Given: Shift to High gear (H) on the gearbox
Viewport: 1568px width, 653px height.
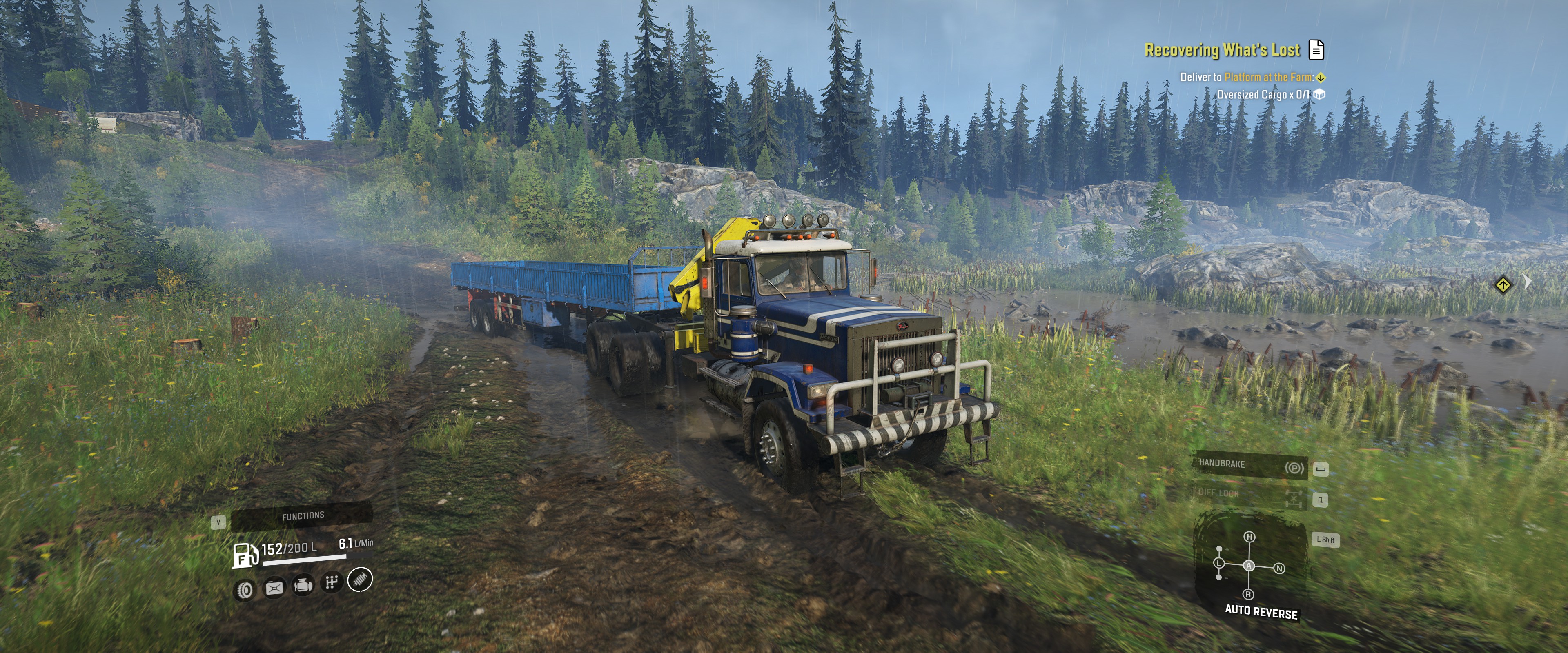Looking at the screenshot, I should coord(1249,537).
